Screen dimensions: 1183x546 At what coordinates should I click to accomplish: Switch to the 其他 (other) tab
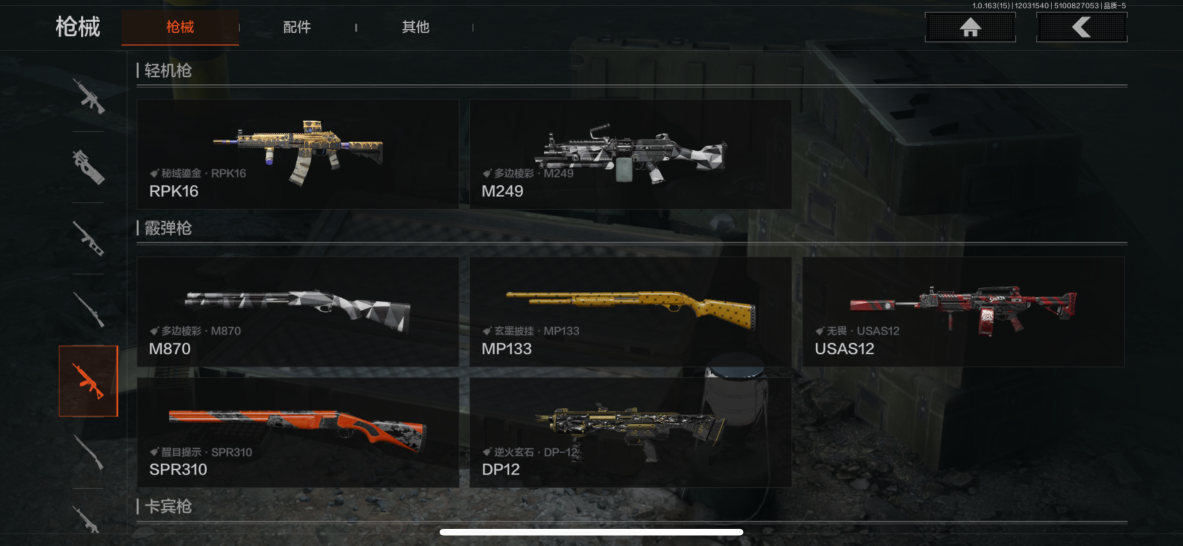click(x=415, y=27)
